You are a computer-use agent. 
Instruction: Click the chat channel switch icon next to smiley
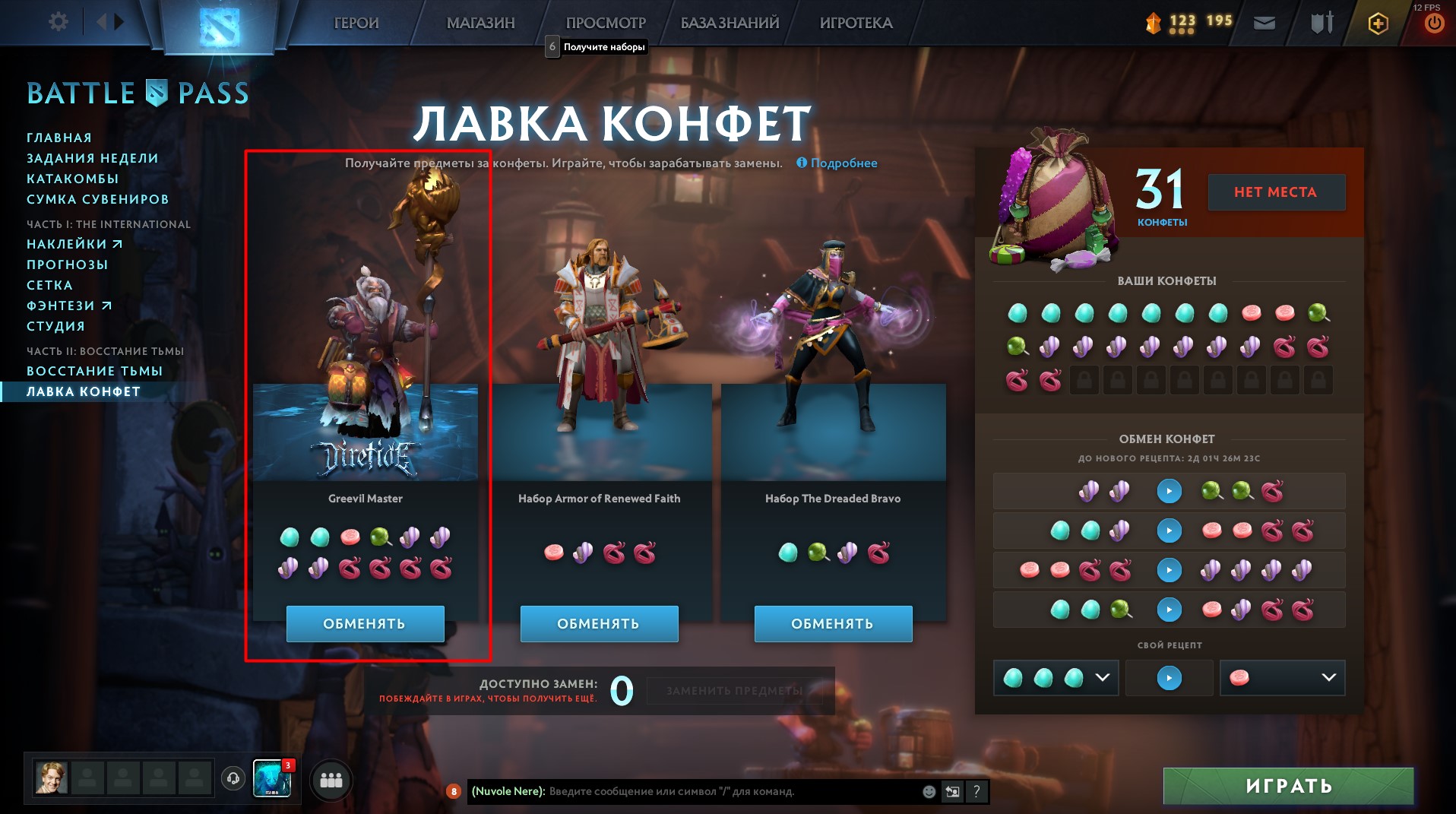click(952, 792)
